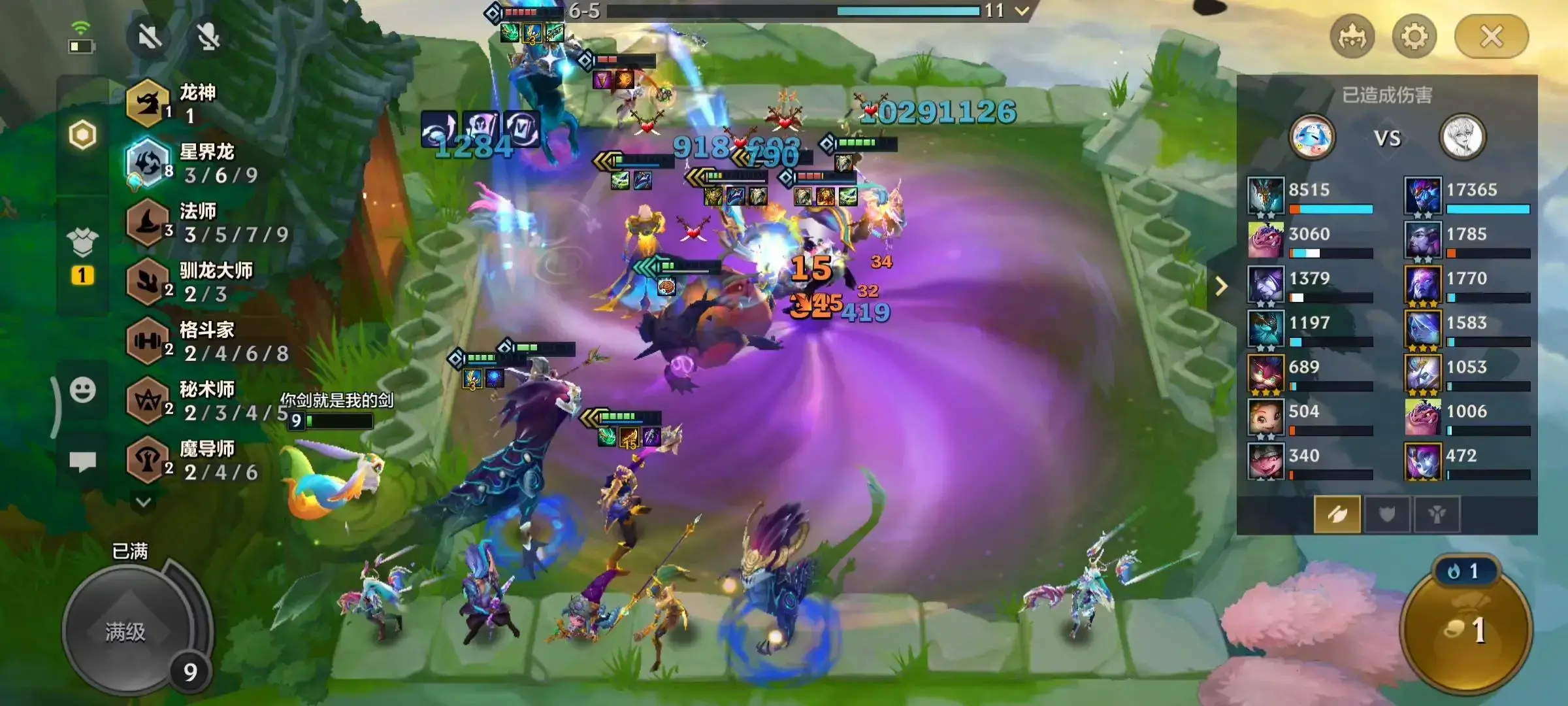Open the chat speech bubble
Screen dimensions: 1568x706
83,462
